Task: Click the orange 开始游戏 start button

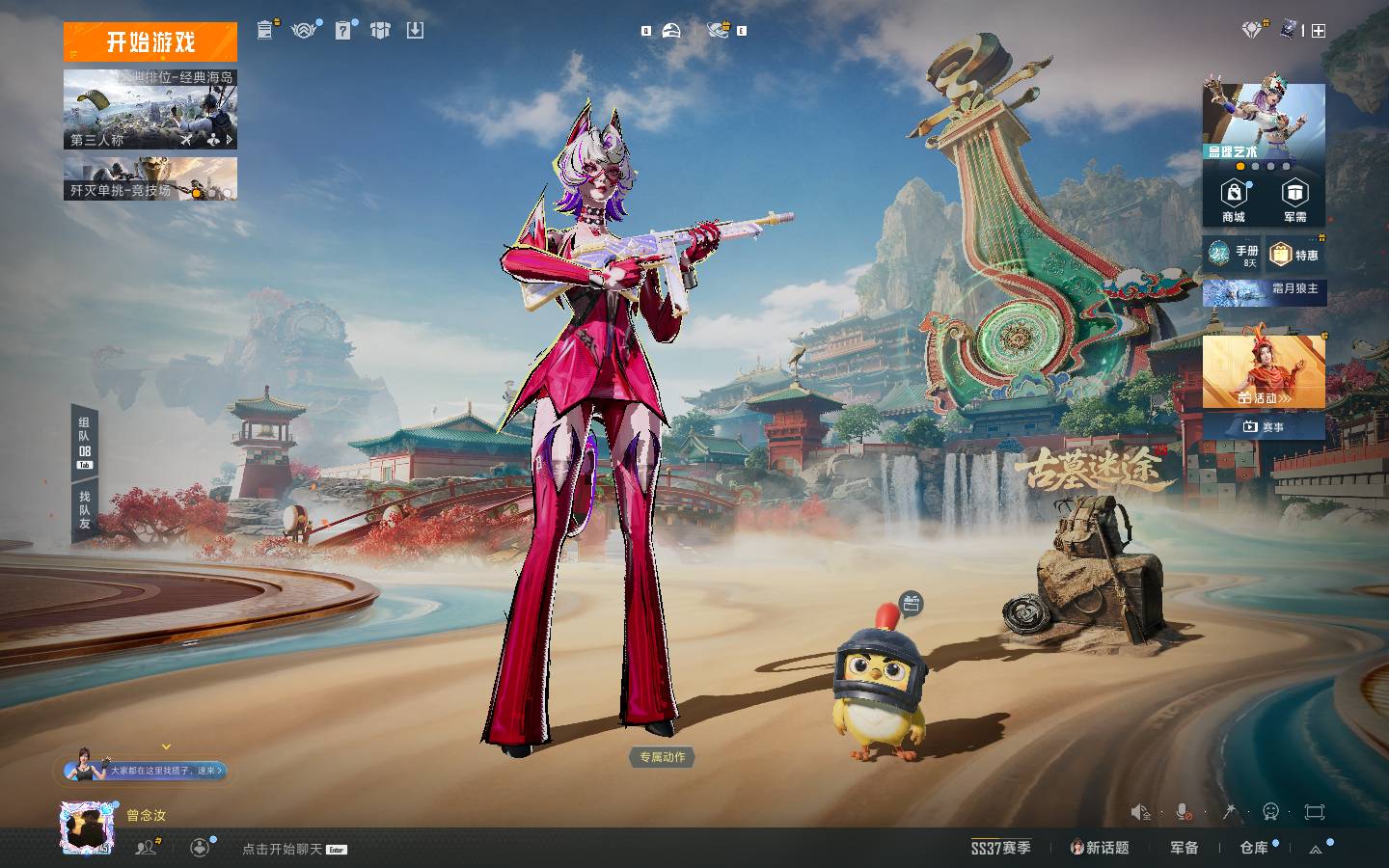Action: coord(150,42)
